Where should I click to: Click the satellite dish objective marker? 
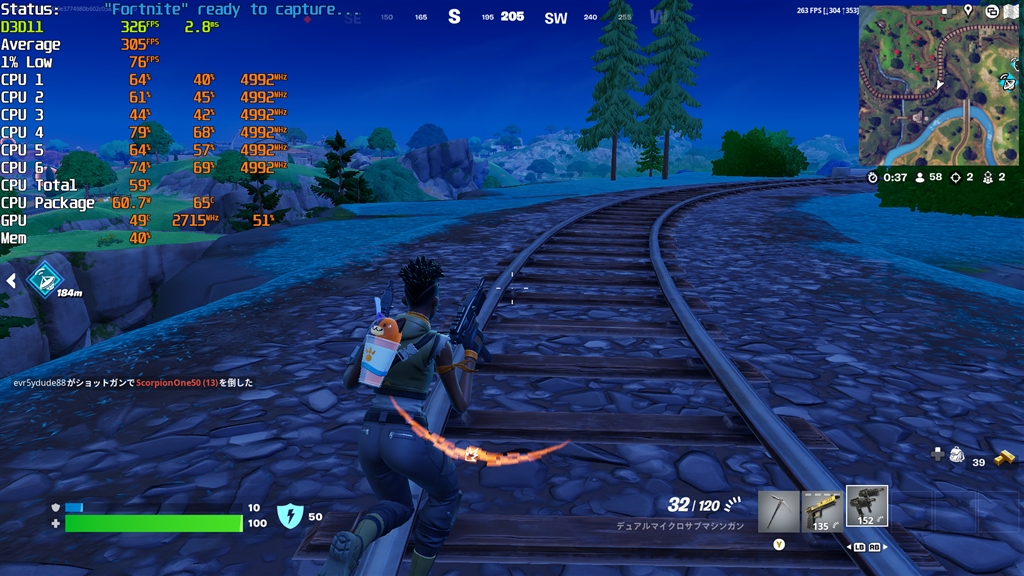pyautogui.click(x=44, y=280)
